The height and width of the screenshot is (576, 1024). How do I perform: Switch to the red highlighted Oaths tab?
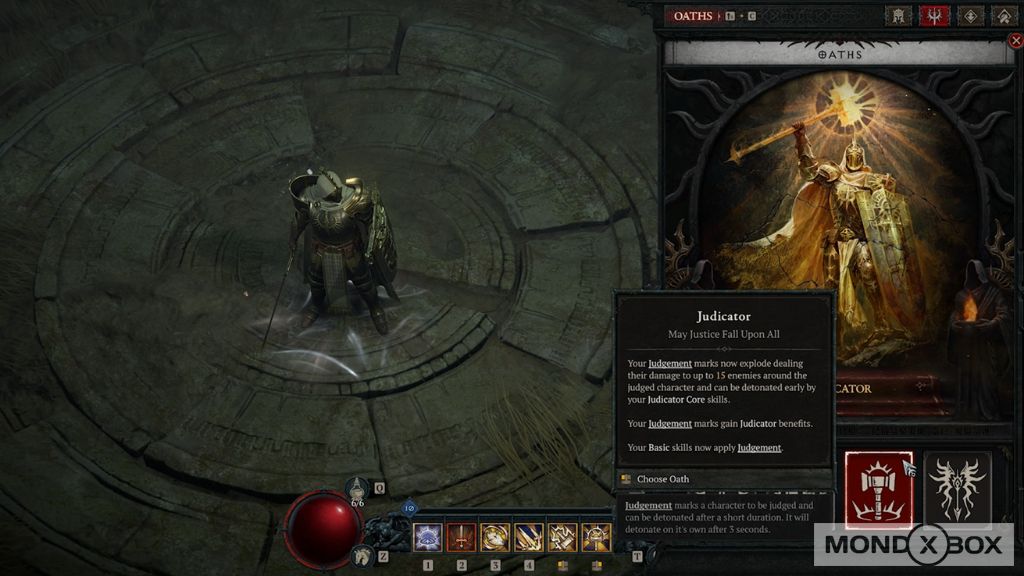[x=936, y=16]
